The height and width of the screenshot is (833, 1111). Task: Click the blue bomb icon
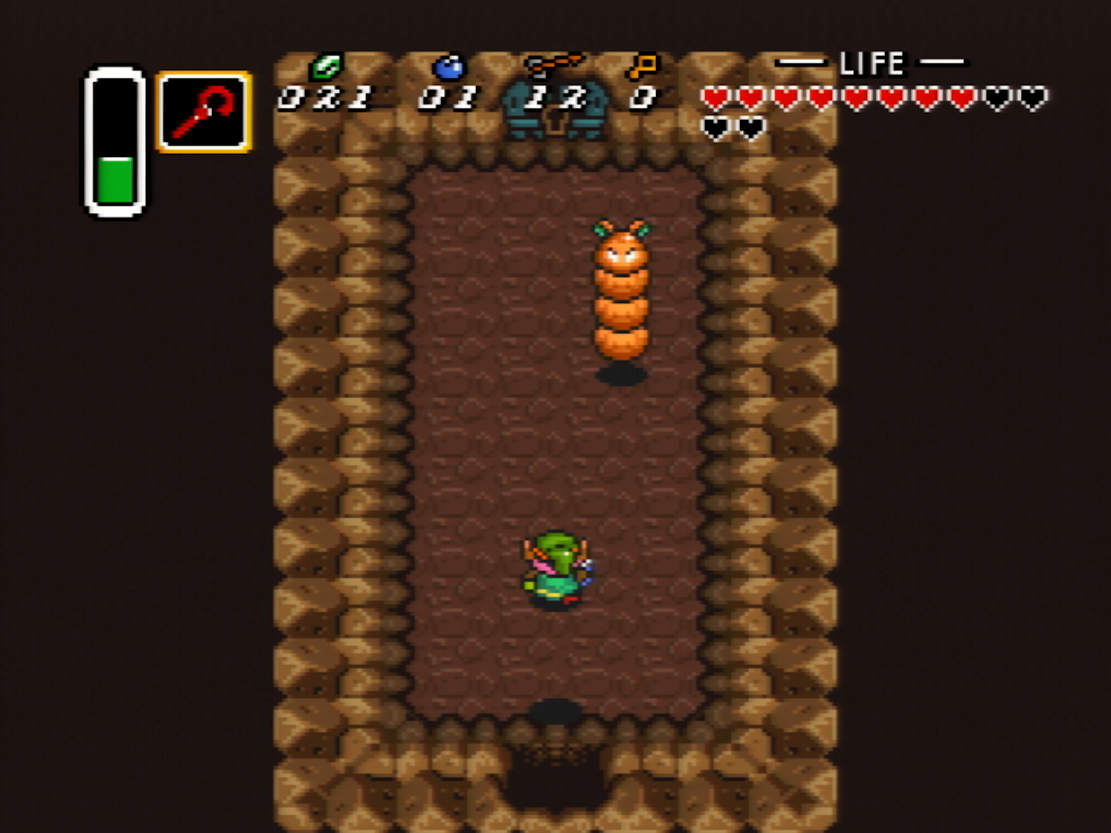pyautogui.click(x=448, y=66)
